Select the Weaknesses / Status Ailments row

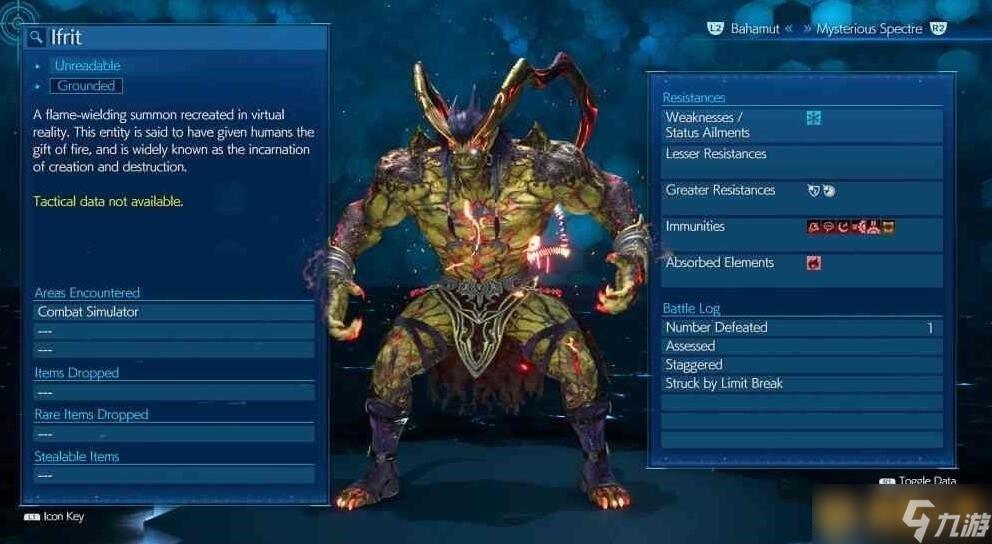point(802,125)
